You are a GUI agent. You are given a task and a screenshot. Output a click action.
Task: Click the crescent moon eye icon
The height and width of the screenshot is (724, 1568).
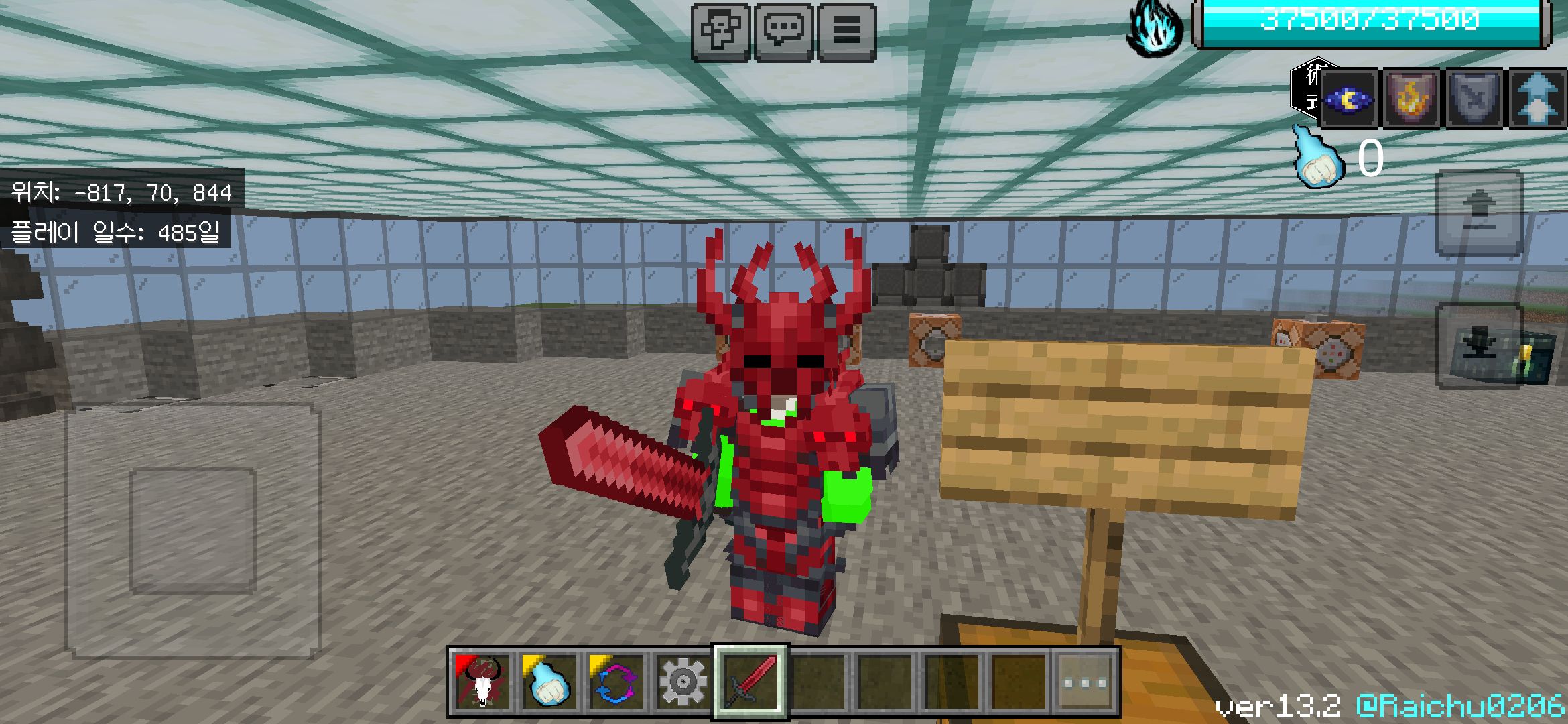pyautogui.click(x=1349, y=99)
